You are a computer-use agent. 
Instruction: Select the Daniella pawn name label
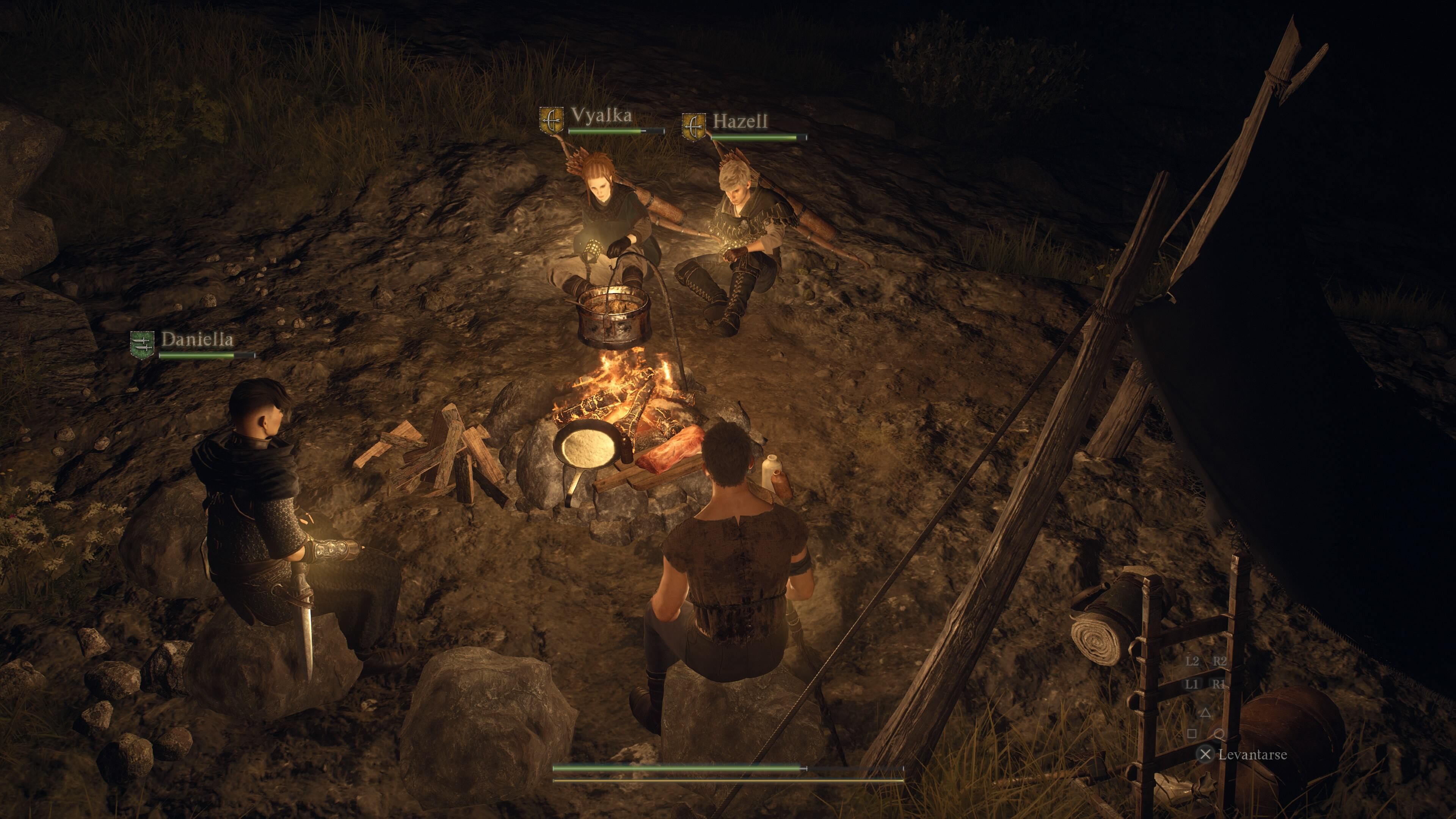(197, 339)
